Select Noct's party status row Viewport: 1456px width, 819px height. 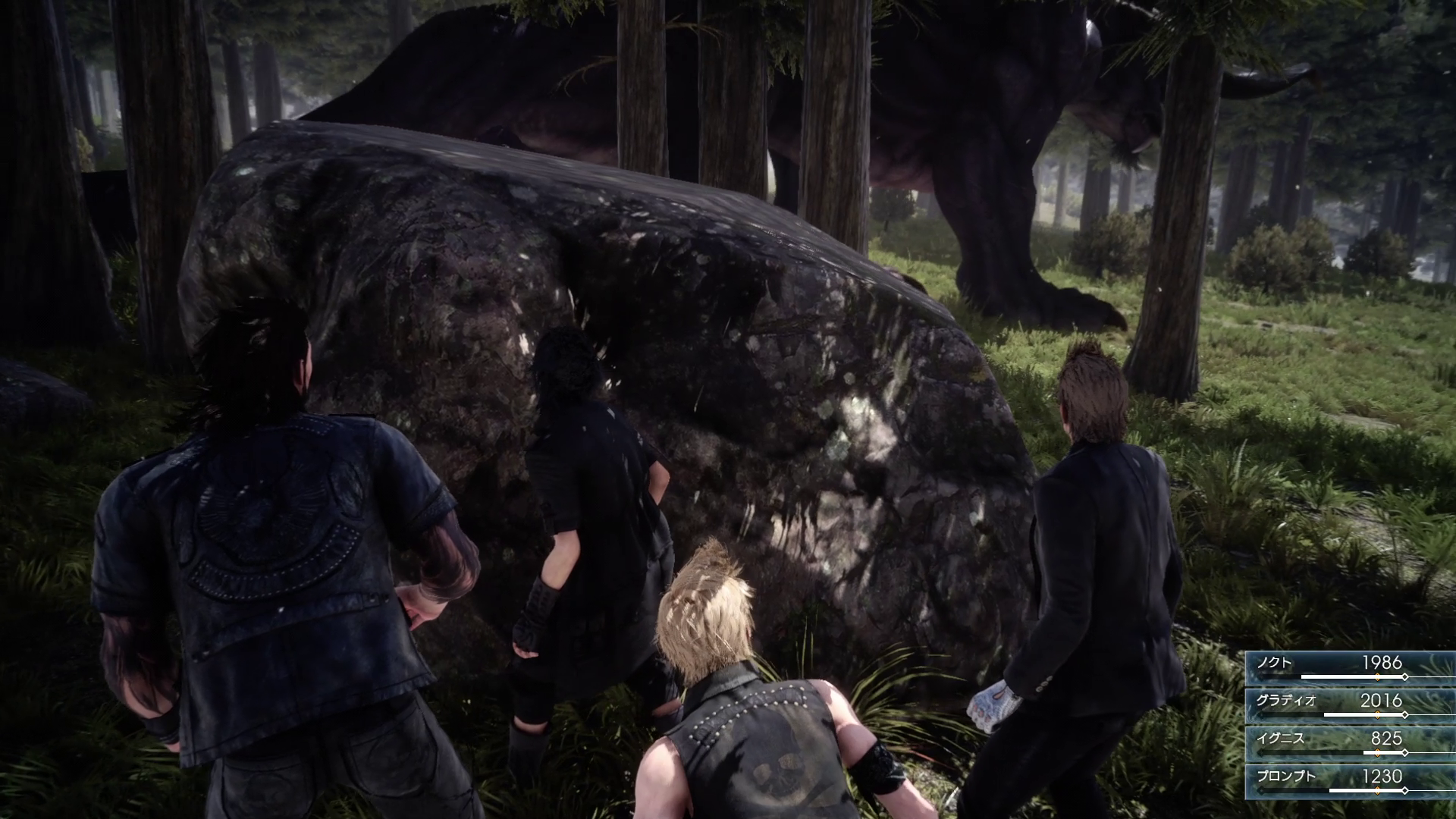(1350, 667)
